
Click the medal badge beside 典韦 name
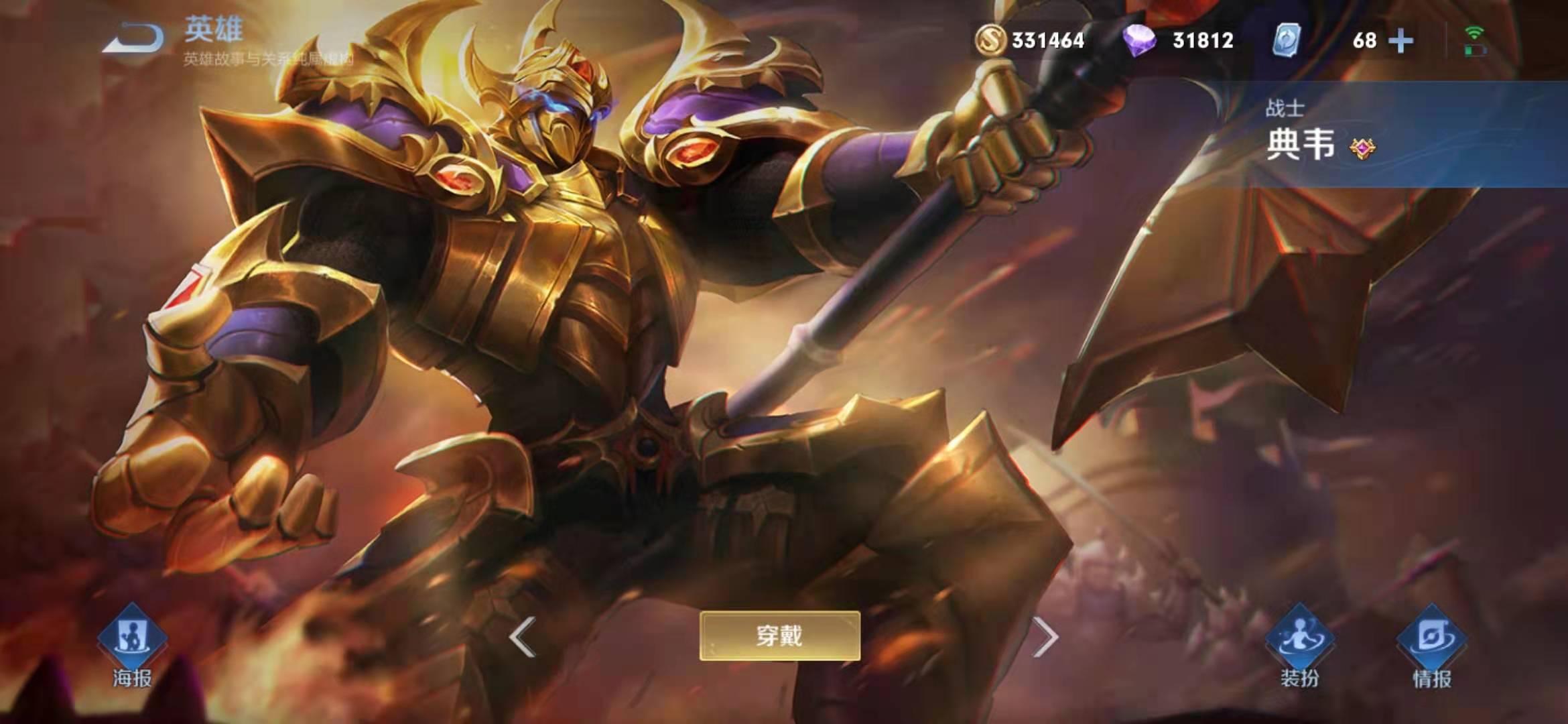point(1362,148)
